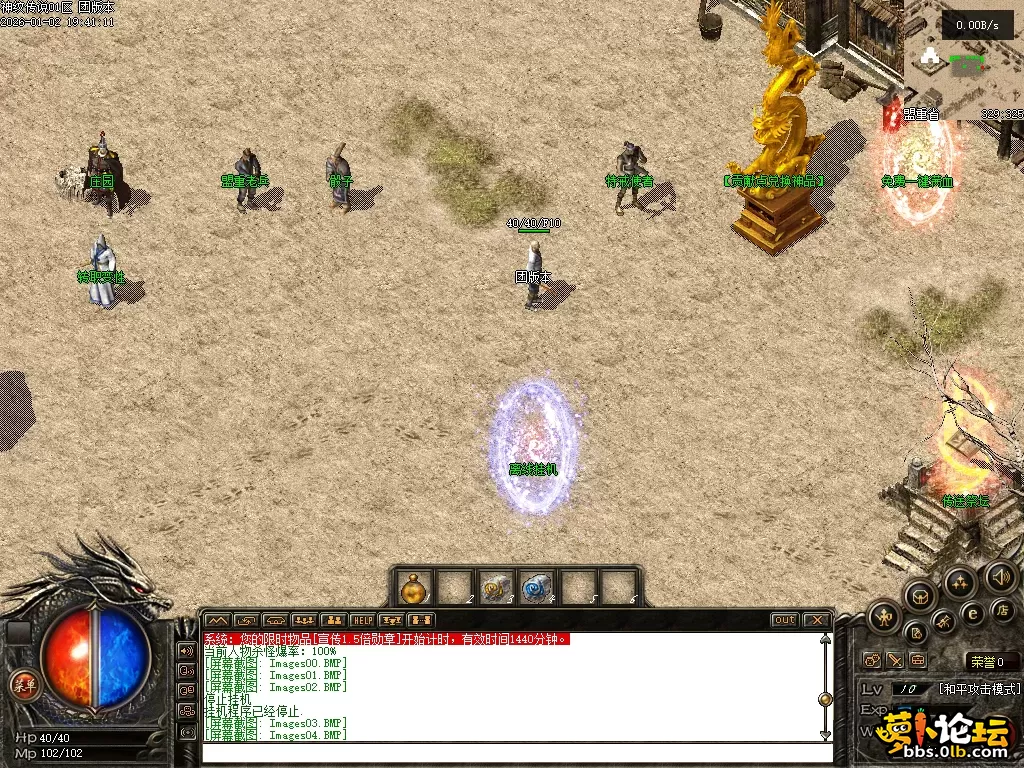Viewport: 1024px width, 768px height.
Task: Close the chat panel with X
Action: point(816,620)
